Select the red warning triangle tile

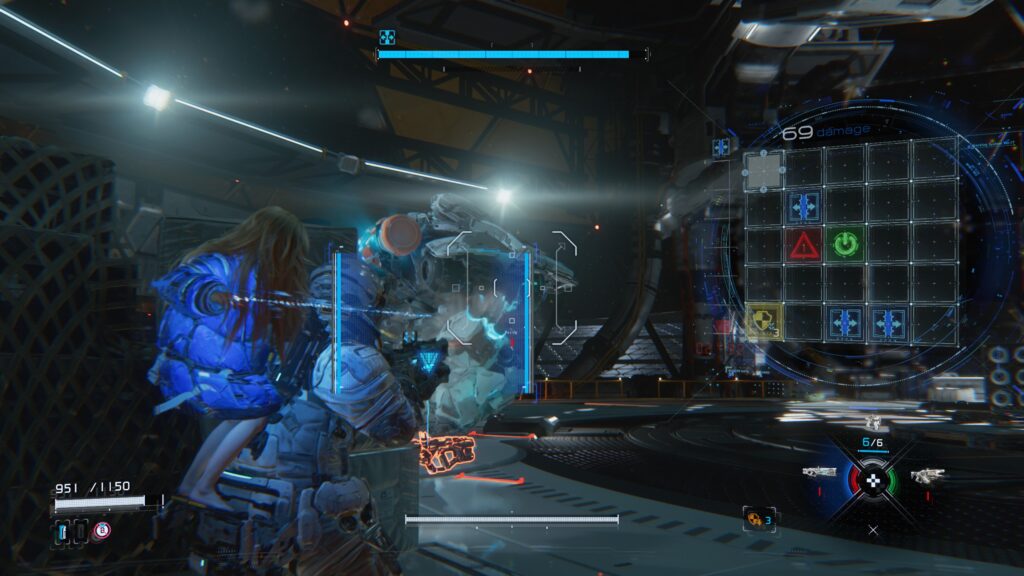pyautogui.click(x=803, y=244)
